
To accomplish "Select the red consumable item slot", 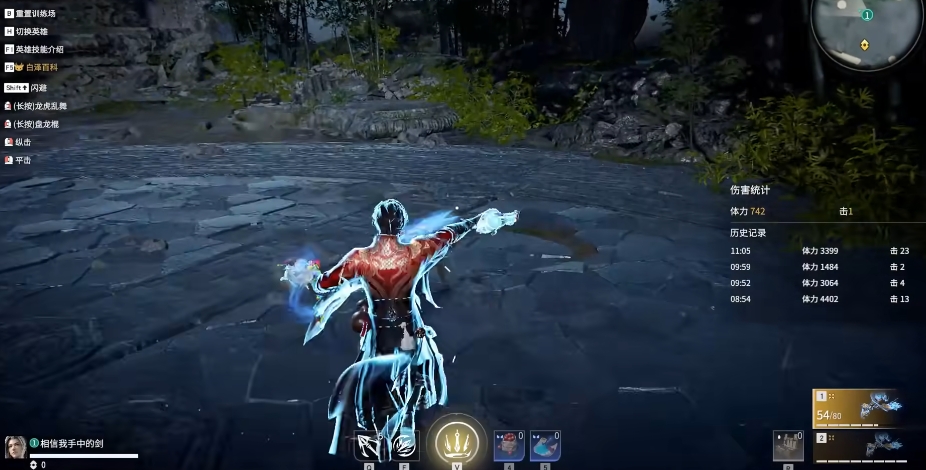I will coord(509,445).
